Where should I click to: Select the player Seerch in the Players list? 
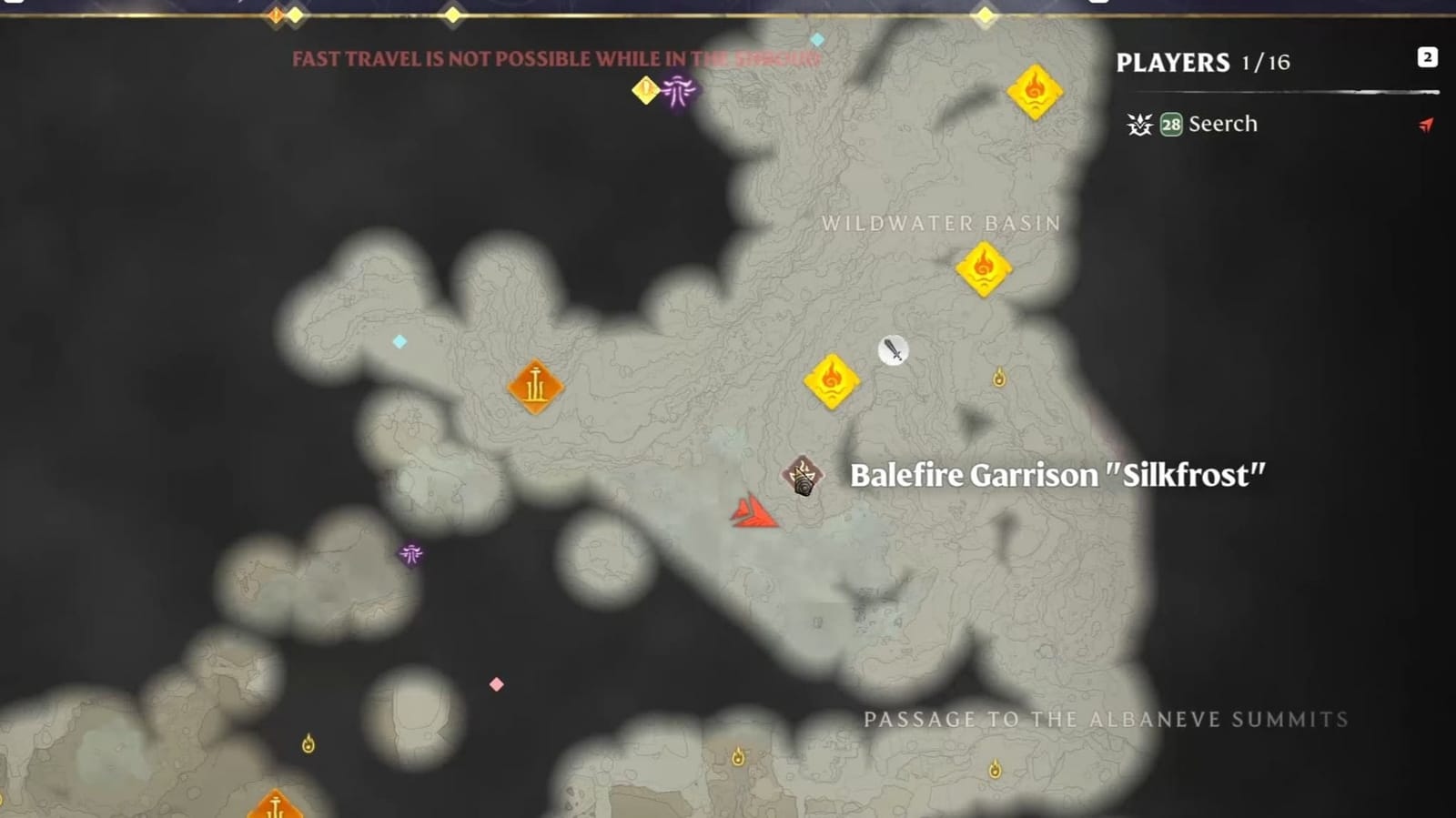[1222, 124]
